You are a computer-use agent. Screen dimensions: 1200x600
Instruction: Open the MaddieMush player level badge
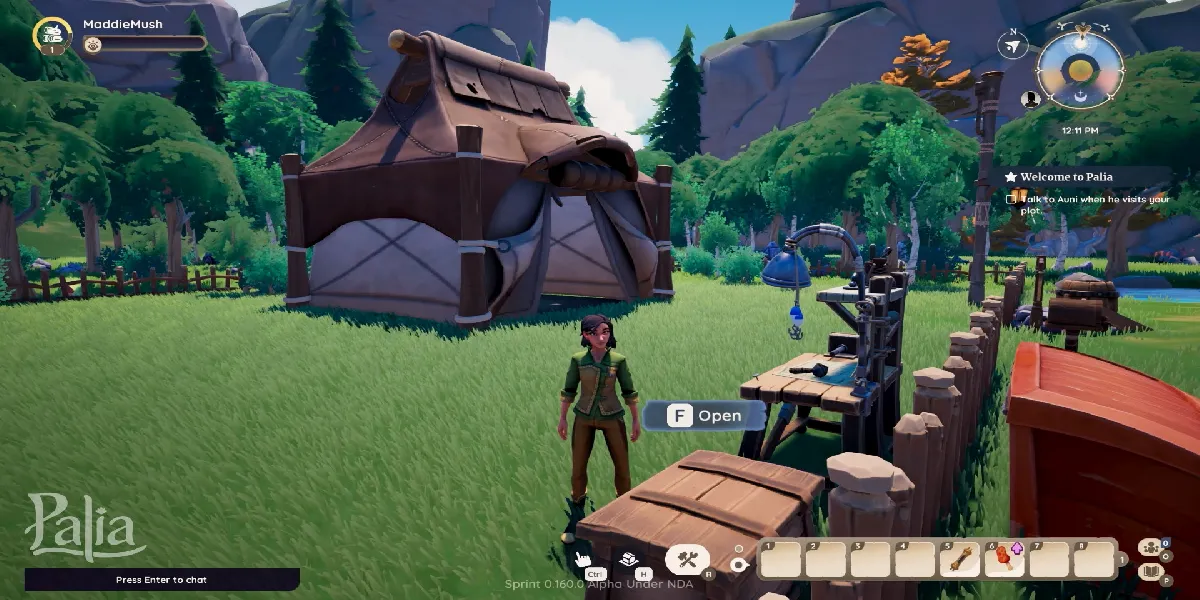(52, 35)
